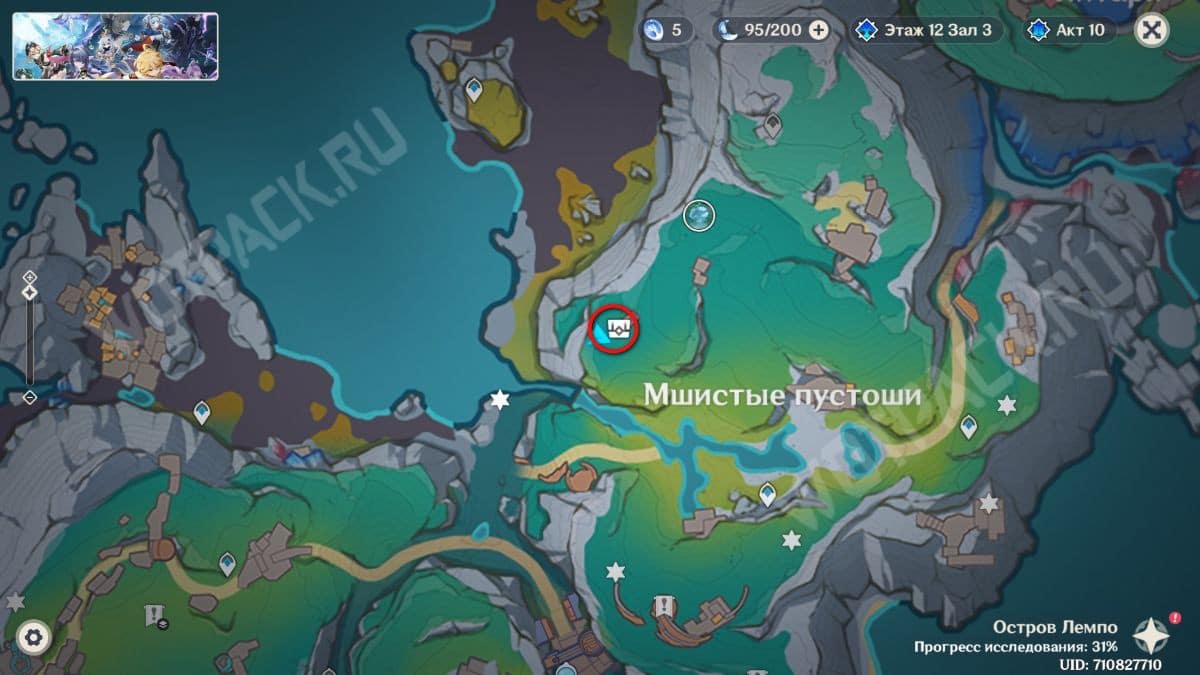Open the Акт 10 theater shortcut
The image size is (1200, 675).
click(1068, 30)
